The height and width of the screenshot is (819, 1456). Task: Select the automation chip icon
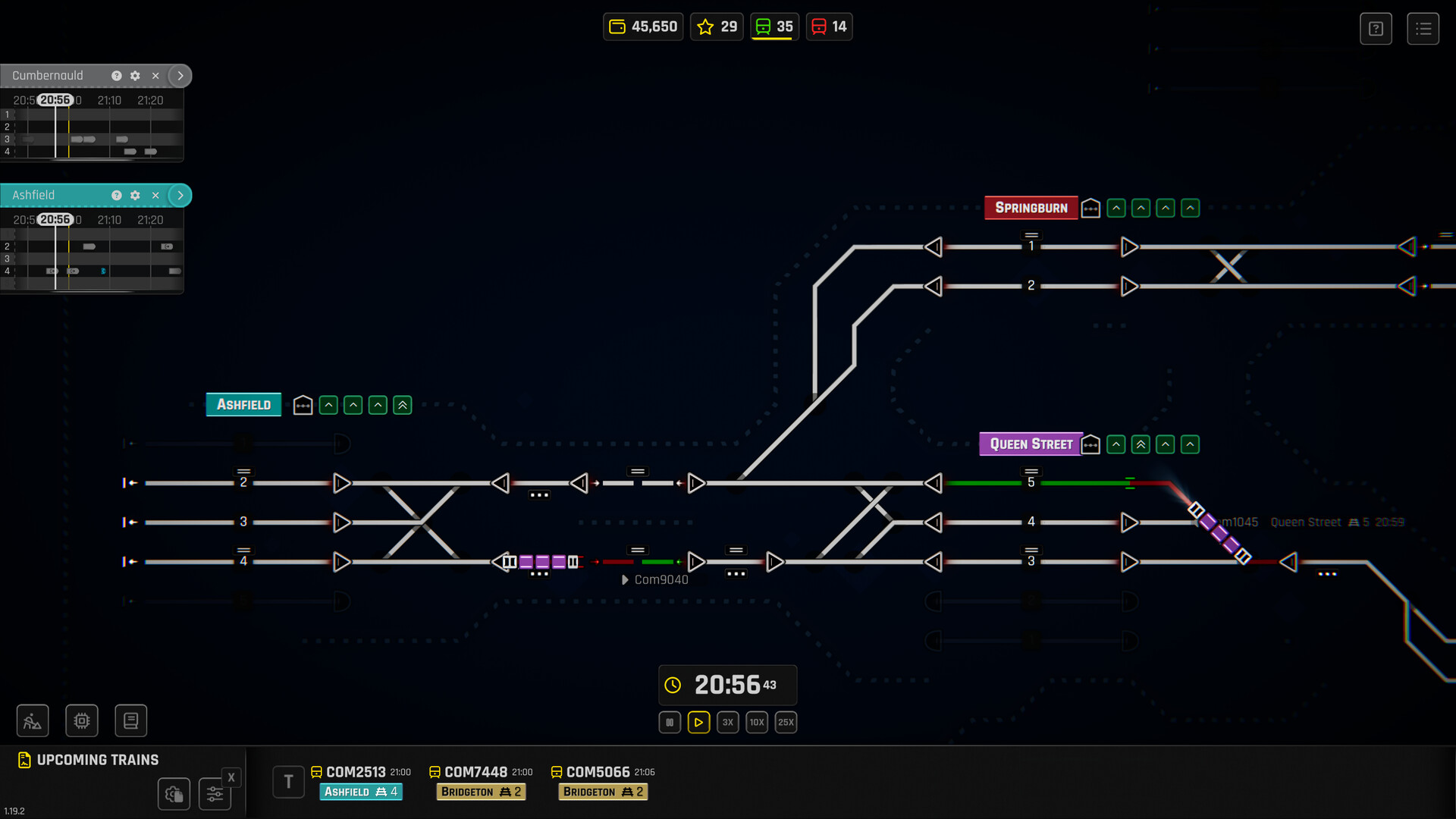(82, 720)
